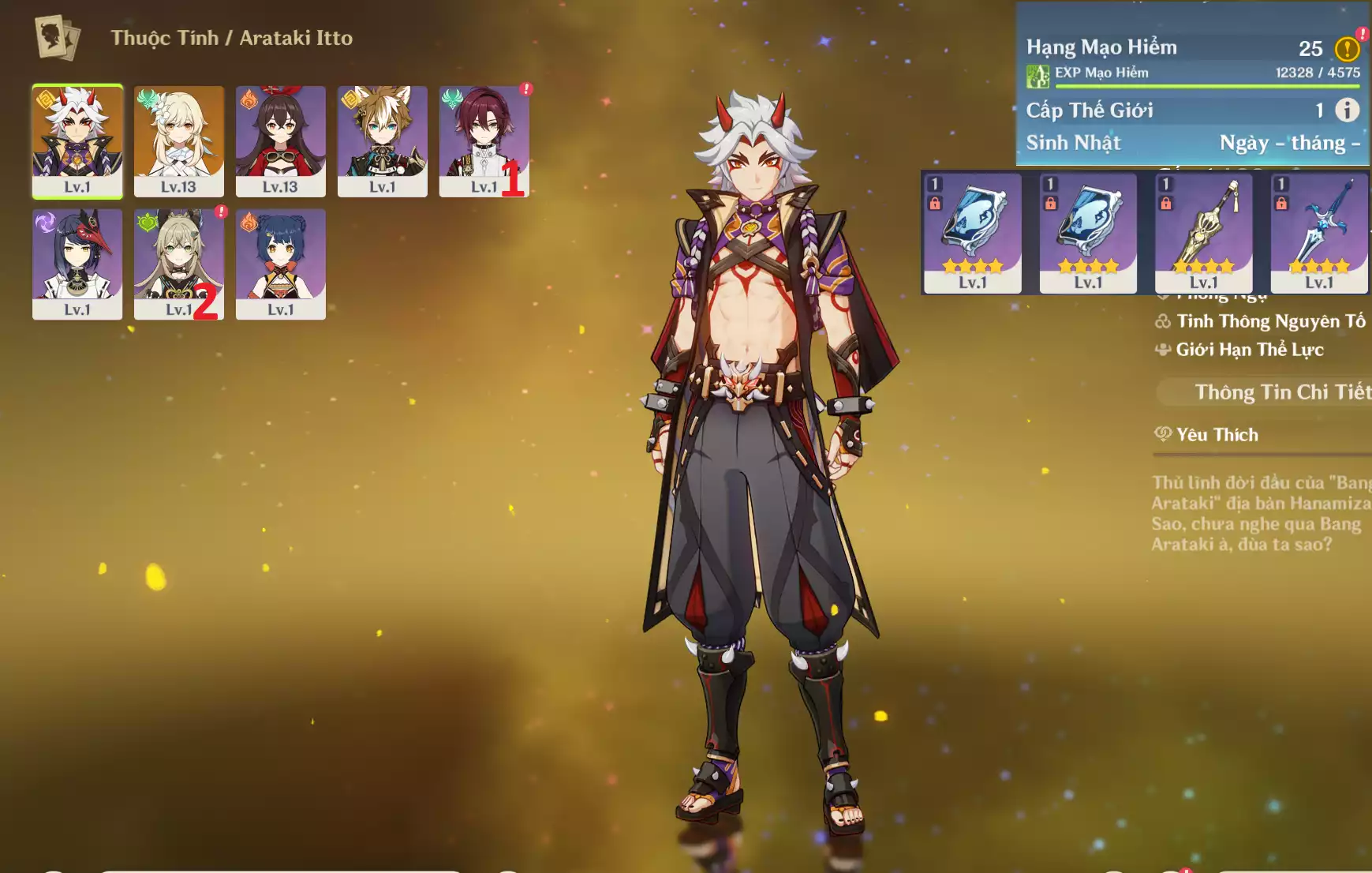
Task: Open the golden claymore weapon slot
Action: coord(1203,233)
